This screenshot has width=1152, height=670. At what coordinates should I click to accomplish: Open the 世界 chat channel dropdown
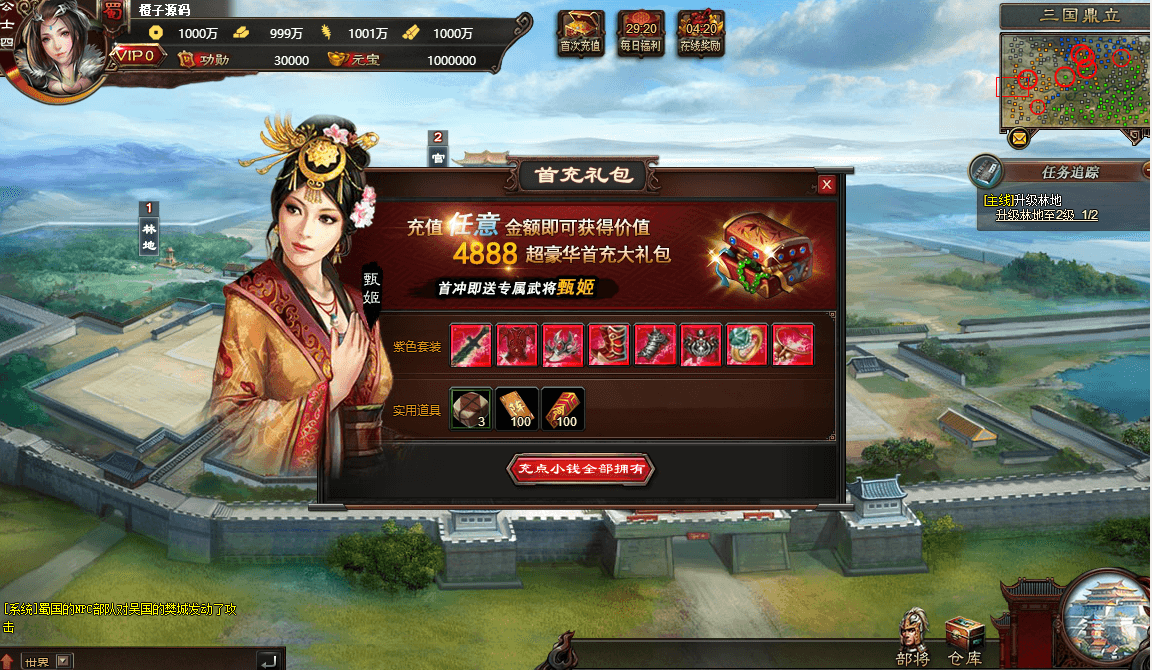(63, 661)
